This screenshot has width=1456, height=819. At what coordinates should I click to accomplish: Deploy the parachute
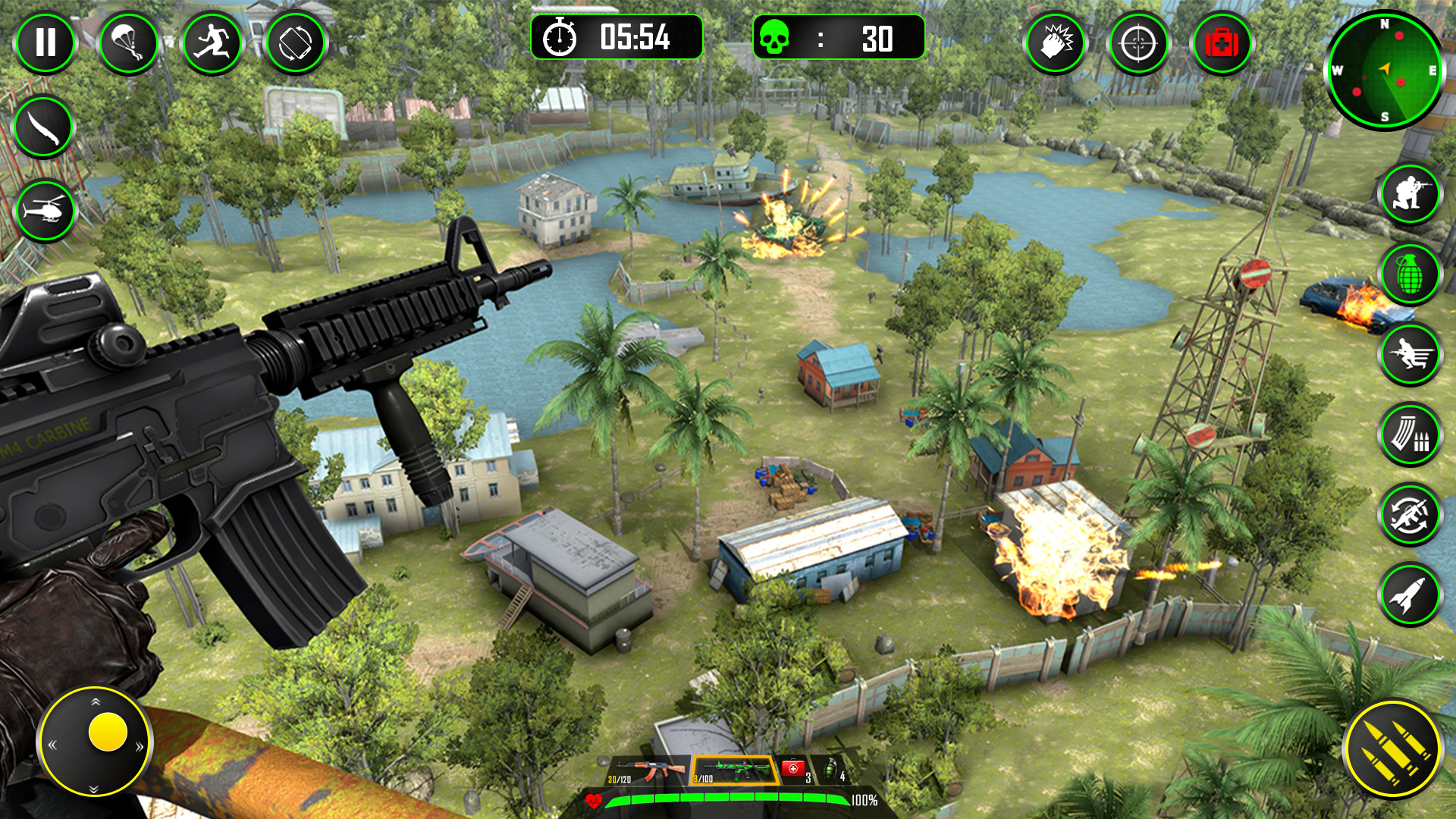click(x=129, y=43)
